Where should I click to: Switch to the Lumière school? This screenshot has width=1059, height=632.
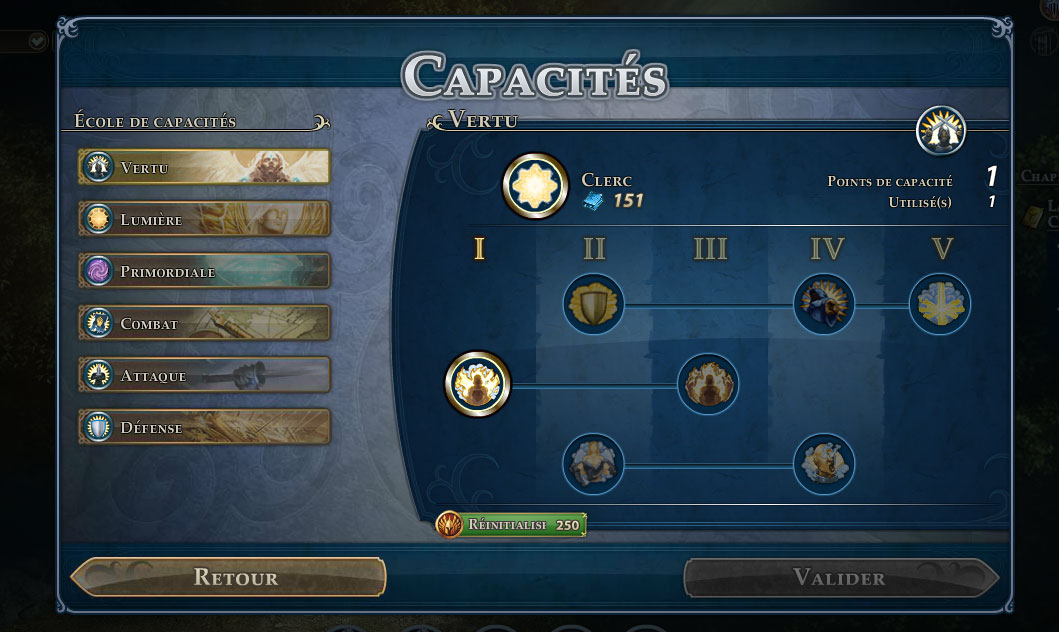click(x=204, y=219)
